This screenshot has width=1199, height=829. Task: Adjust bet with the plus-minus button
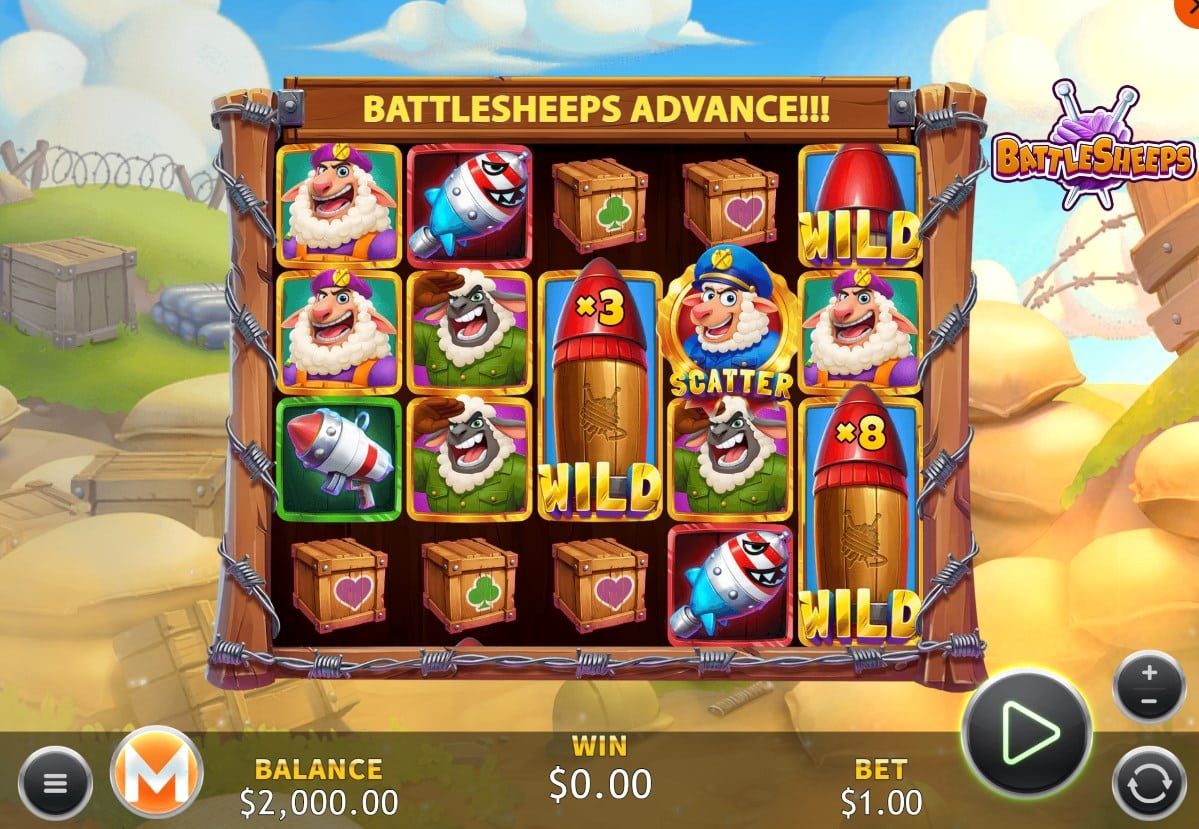coord(1148,686)
